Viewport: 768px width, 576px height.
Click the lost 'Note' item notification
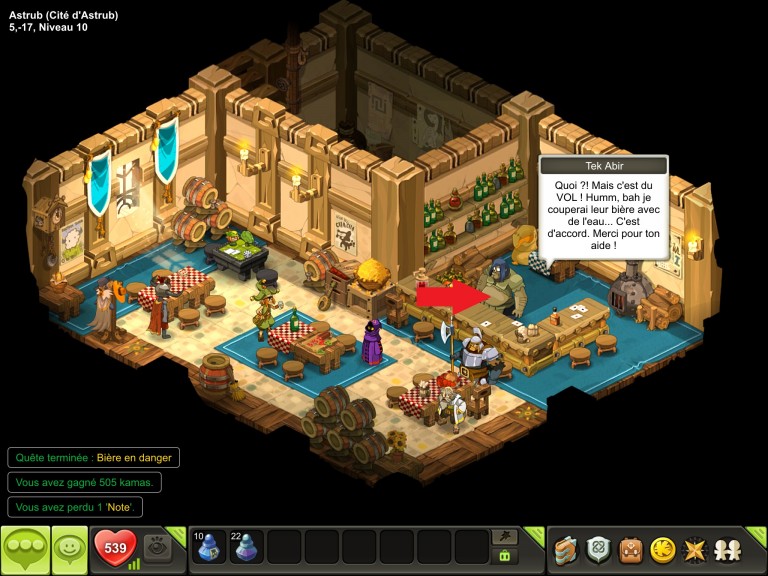point(76,507)
